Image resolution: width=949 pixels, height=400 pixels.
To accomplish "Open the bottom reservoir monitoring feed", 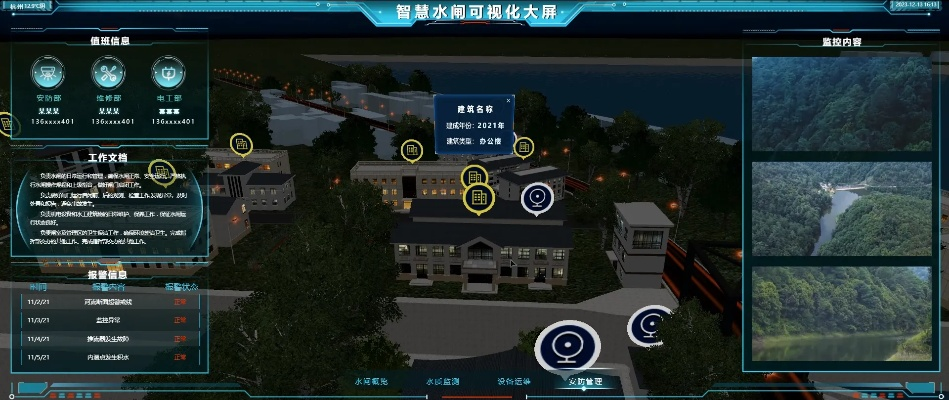I will 840,313.
